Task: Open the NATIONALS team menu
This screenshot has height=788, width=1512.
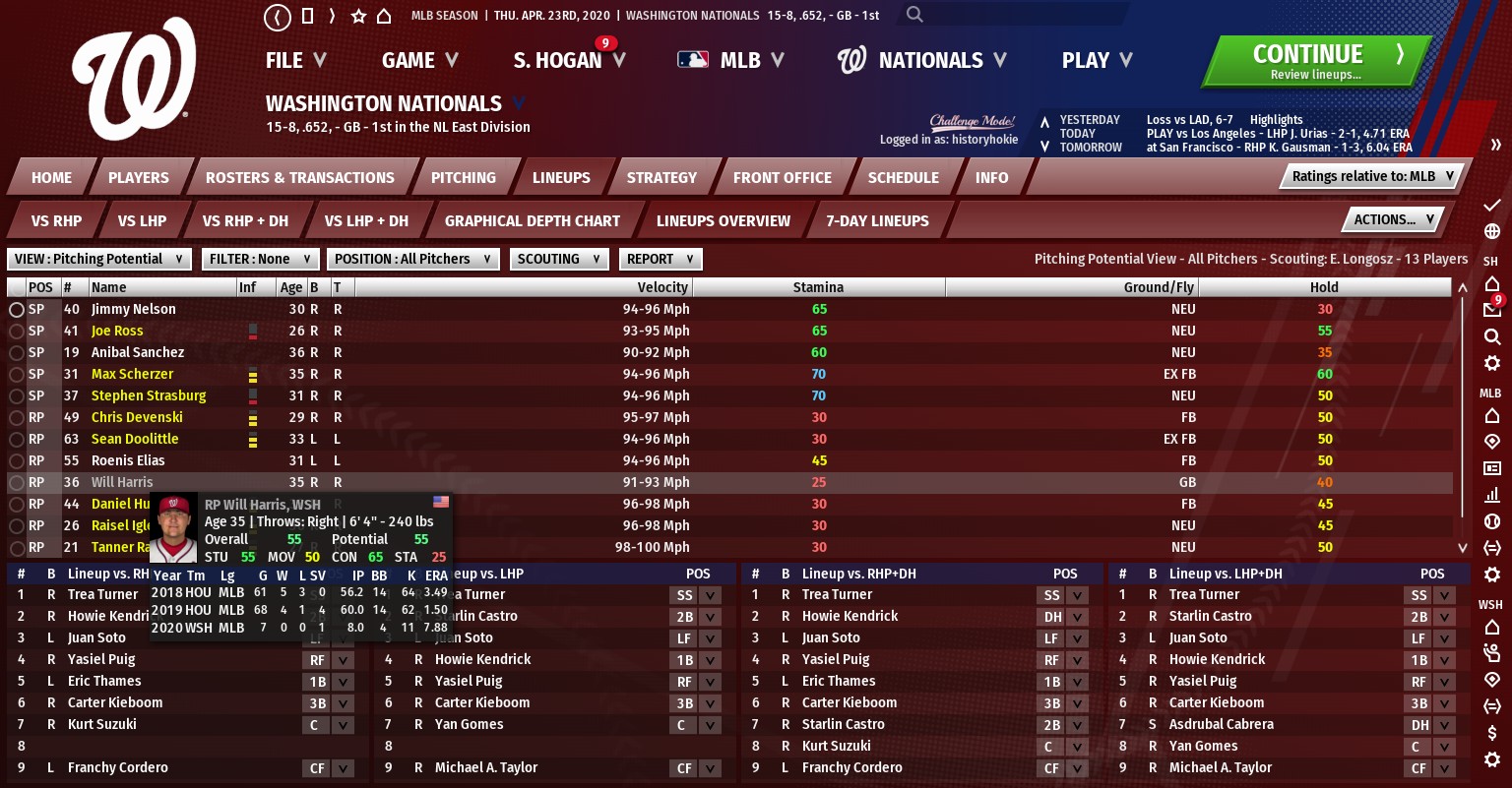Action: click(x=921, y=61)
